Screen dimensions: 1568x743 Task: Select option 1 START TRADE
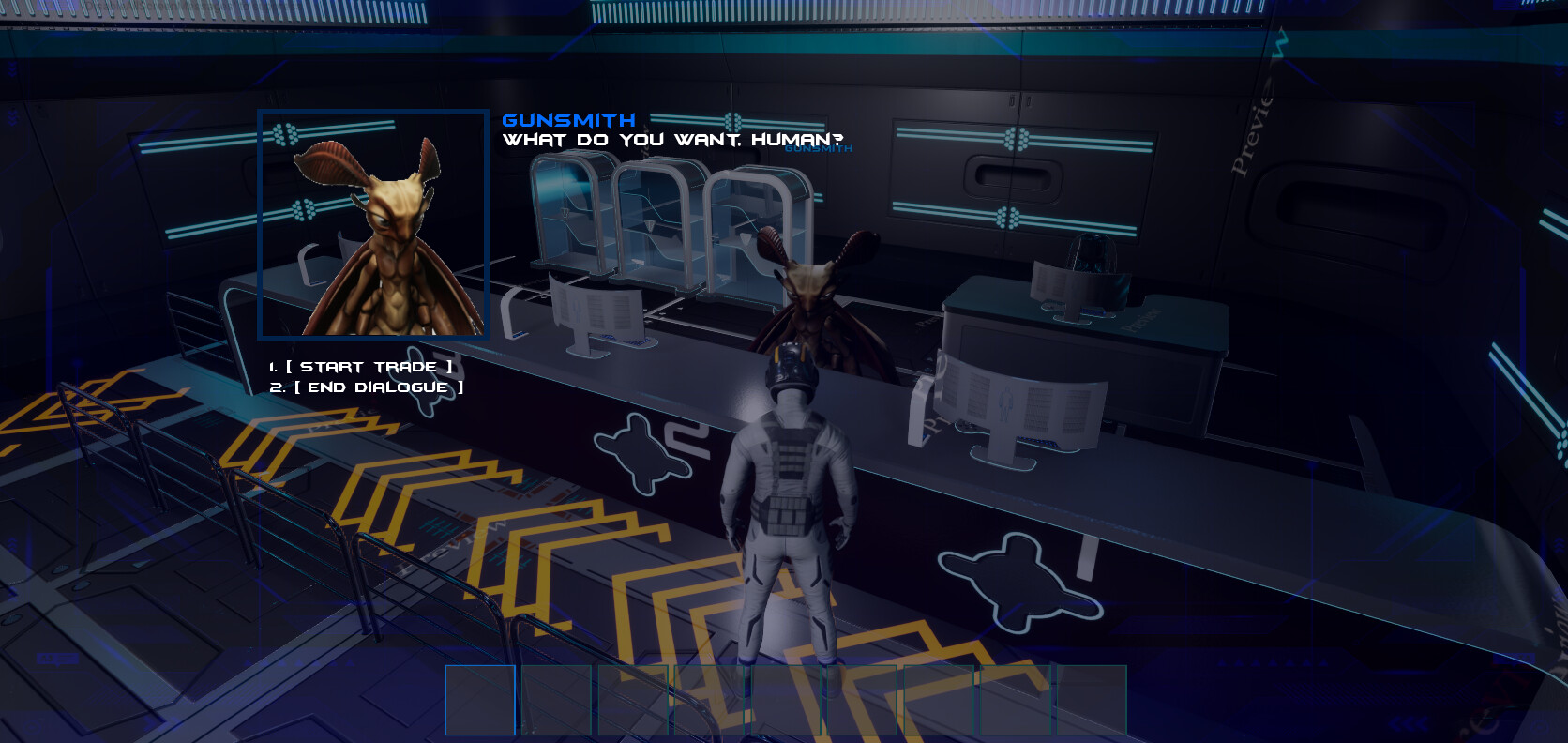[x=359, y=366]
